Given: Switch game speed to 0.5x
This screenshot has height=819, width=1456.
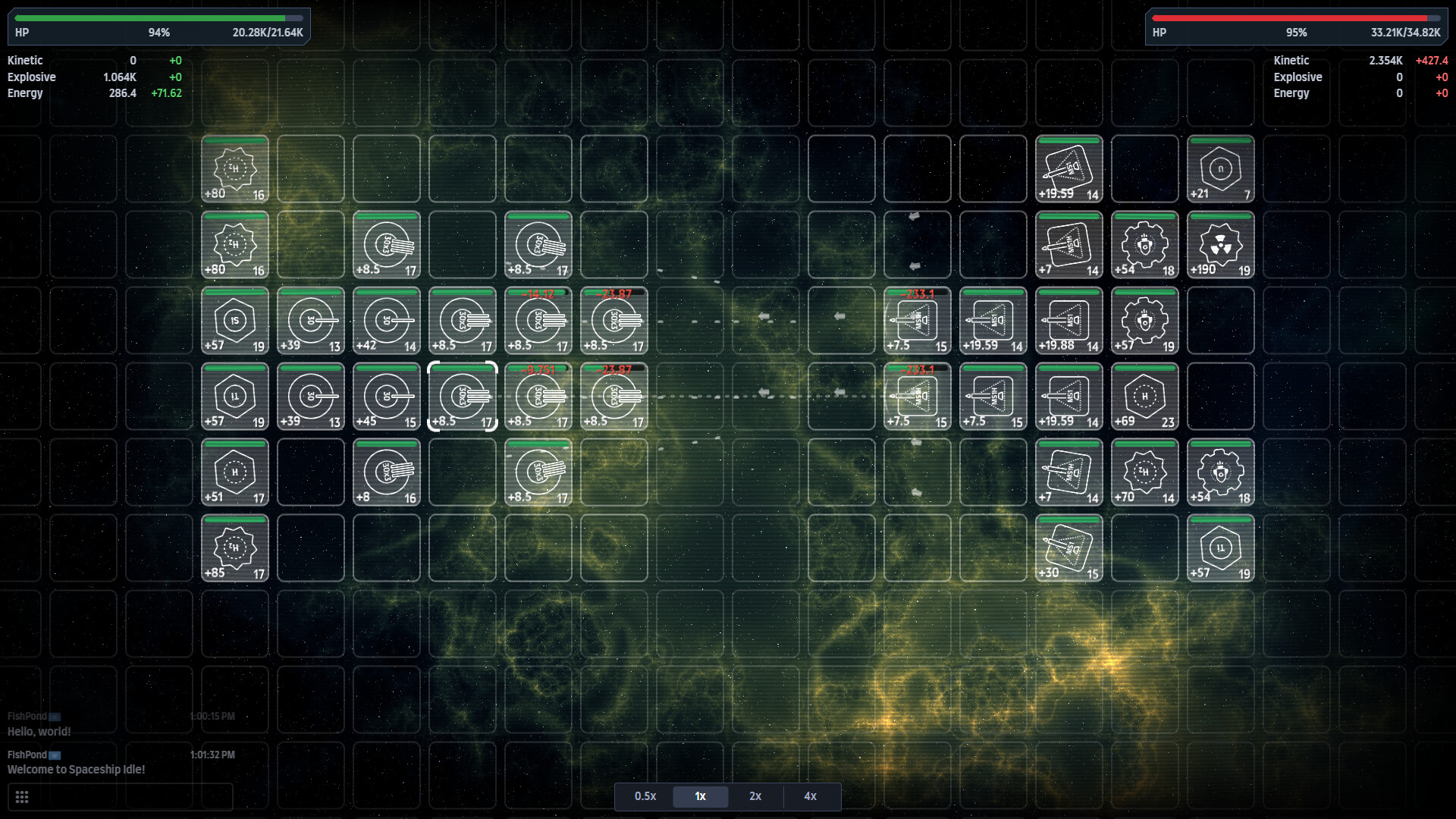Looking at the screenshot, I should (645, 797).
